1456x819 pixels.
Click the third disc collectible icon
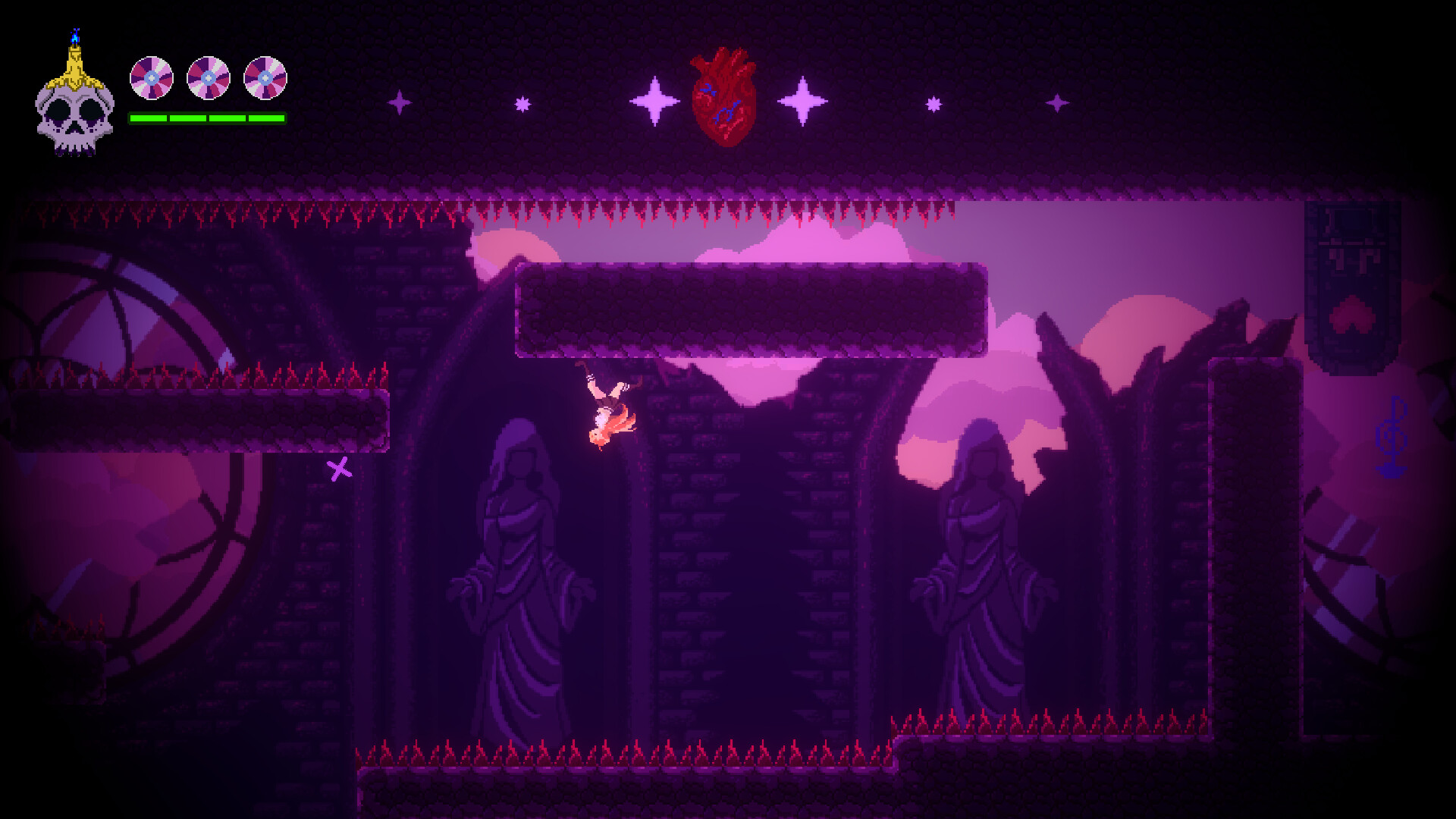click(x=265, y=79)
